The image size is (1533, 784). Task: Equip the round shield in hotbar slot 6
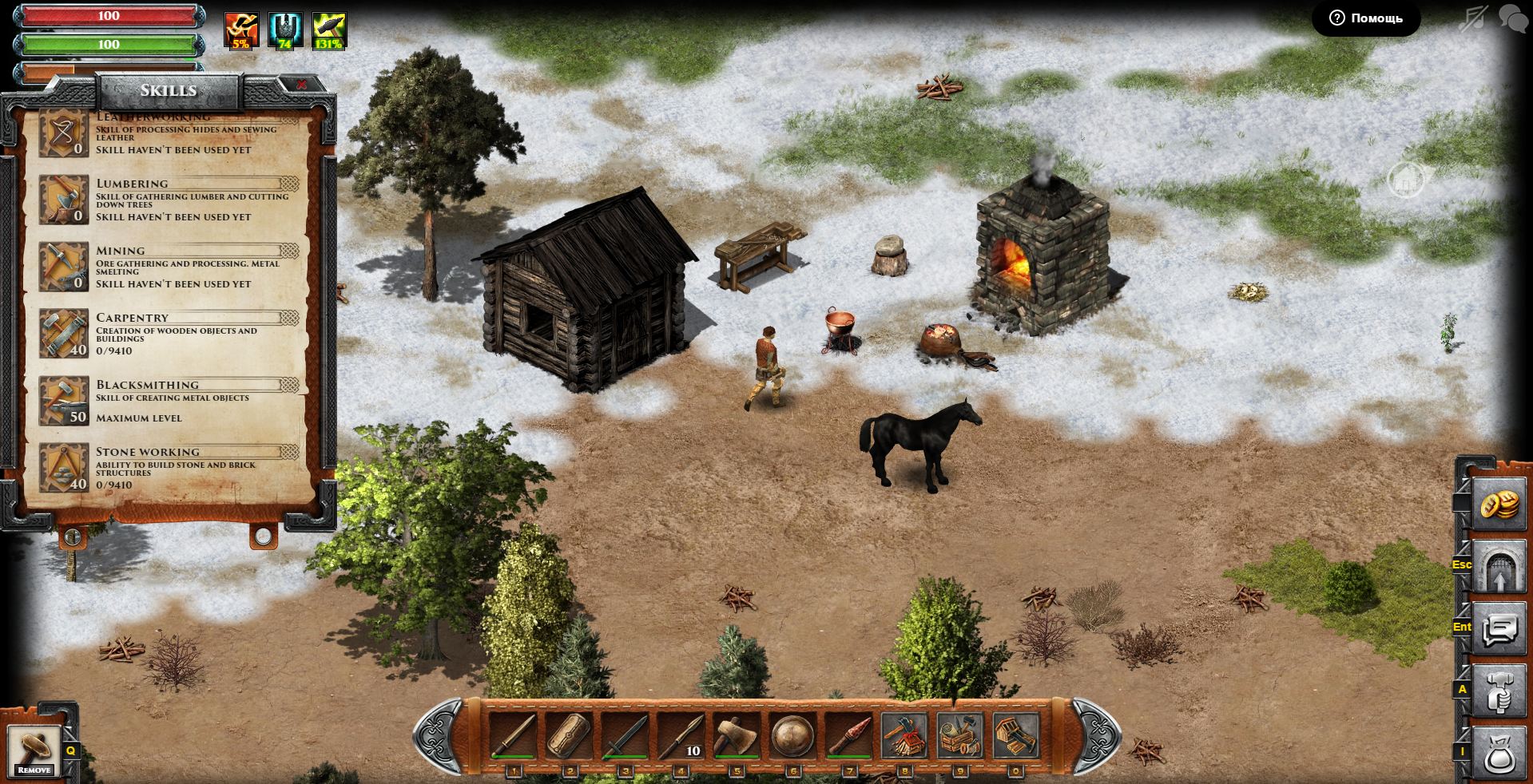point(792,736)
